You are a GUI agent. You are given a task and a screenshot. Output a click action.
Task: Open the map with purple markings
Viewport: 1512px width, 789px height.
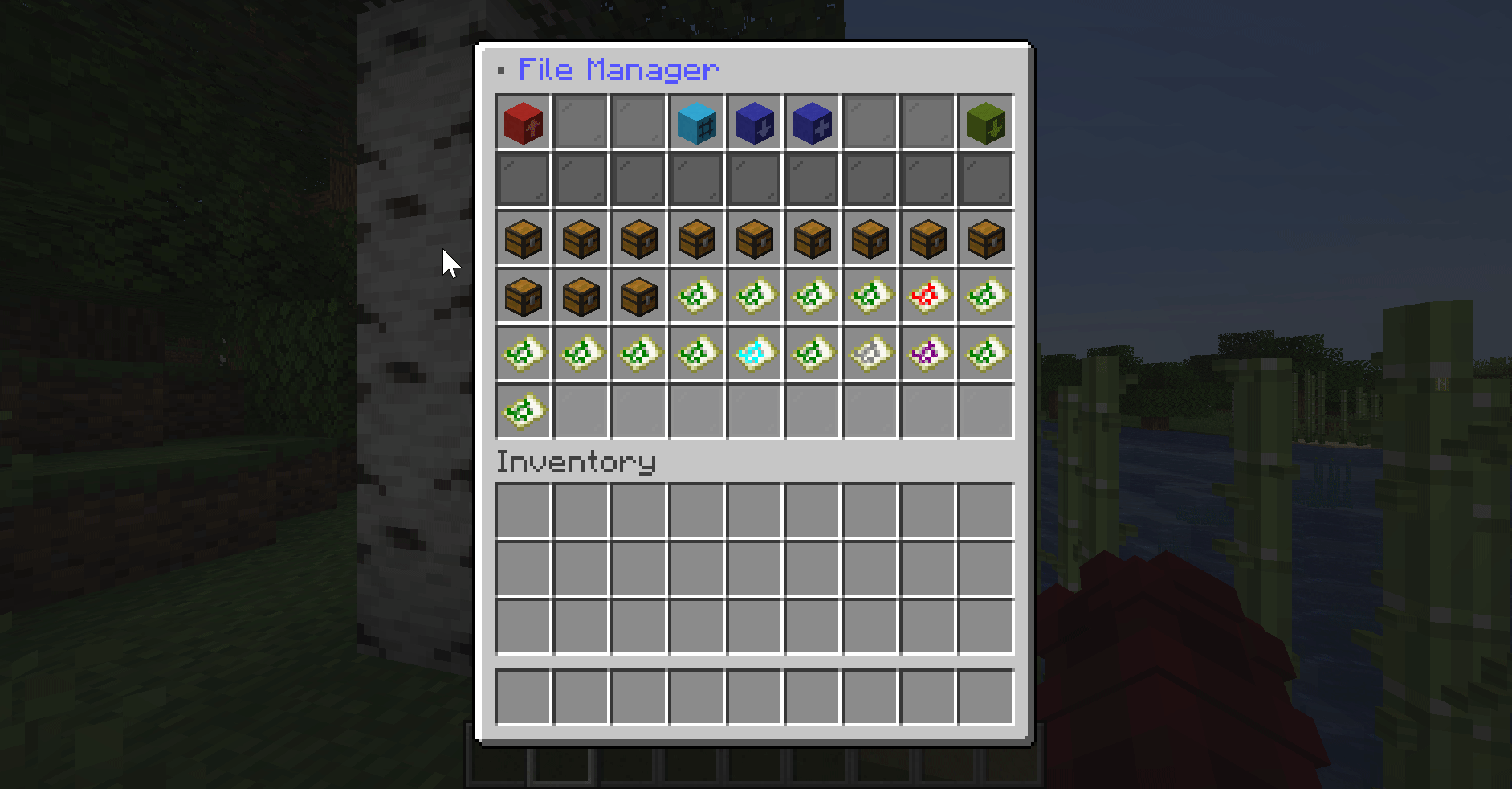[927, 354]
